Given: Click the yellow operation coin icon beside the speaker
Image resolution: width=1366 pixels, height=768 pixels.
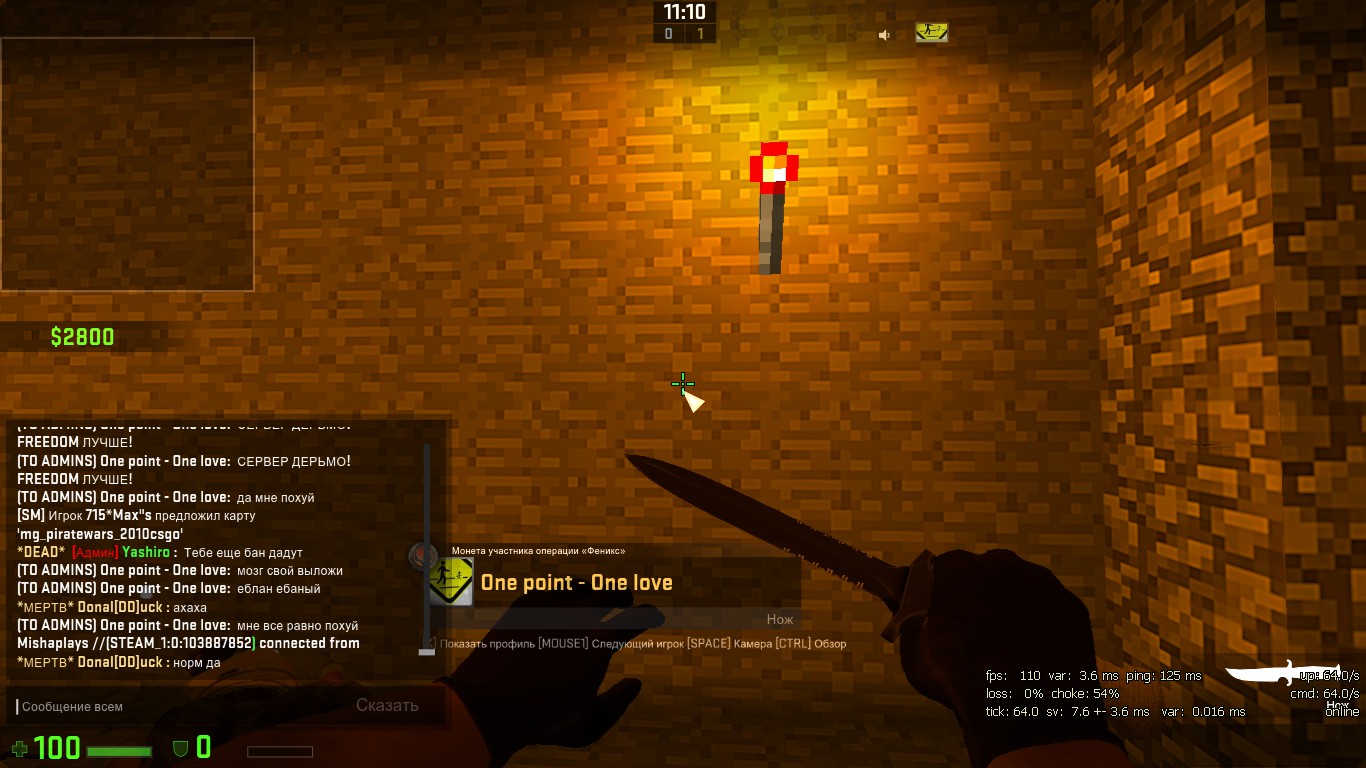Looking at the screenshot, I should pyautogui.click(x=931, y=33).
